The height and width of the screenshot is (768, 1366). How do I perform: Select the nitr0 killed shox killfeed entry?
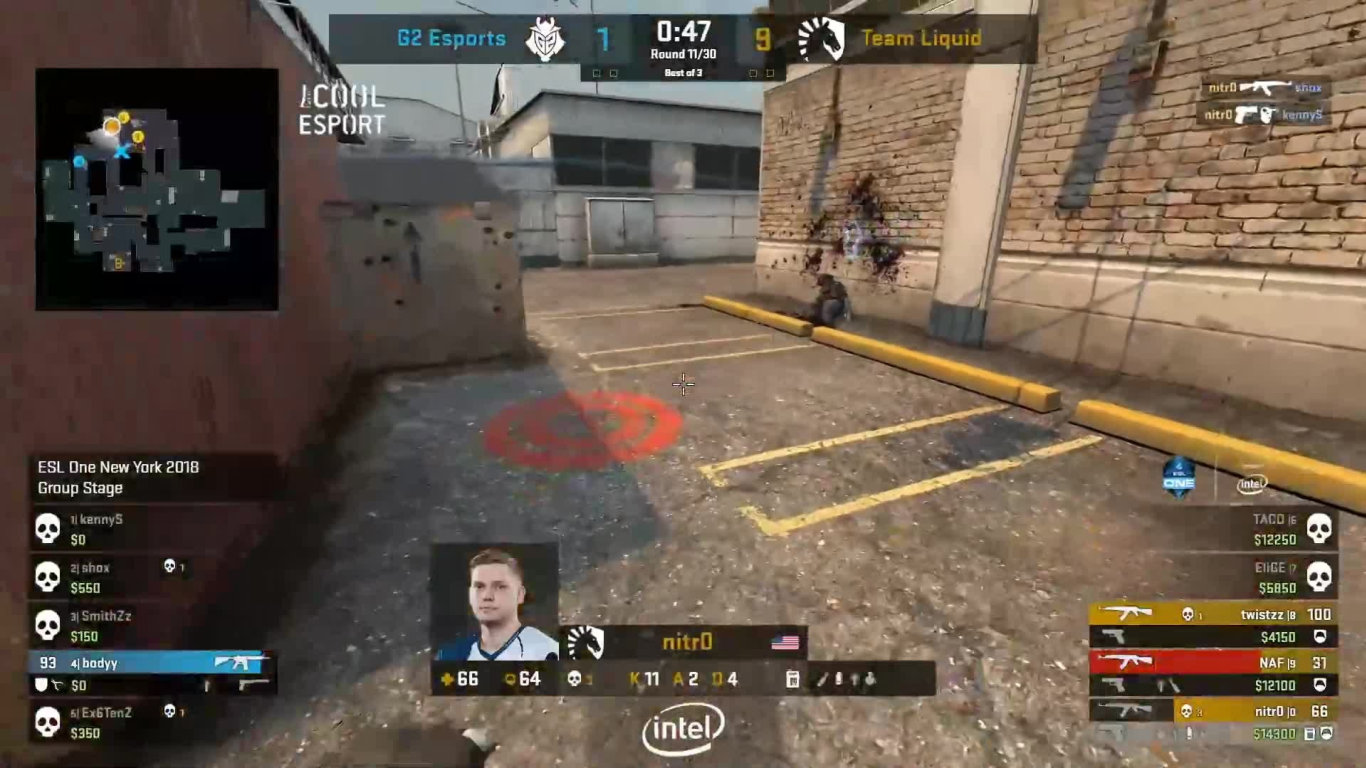[1266, 88]
